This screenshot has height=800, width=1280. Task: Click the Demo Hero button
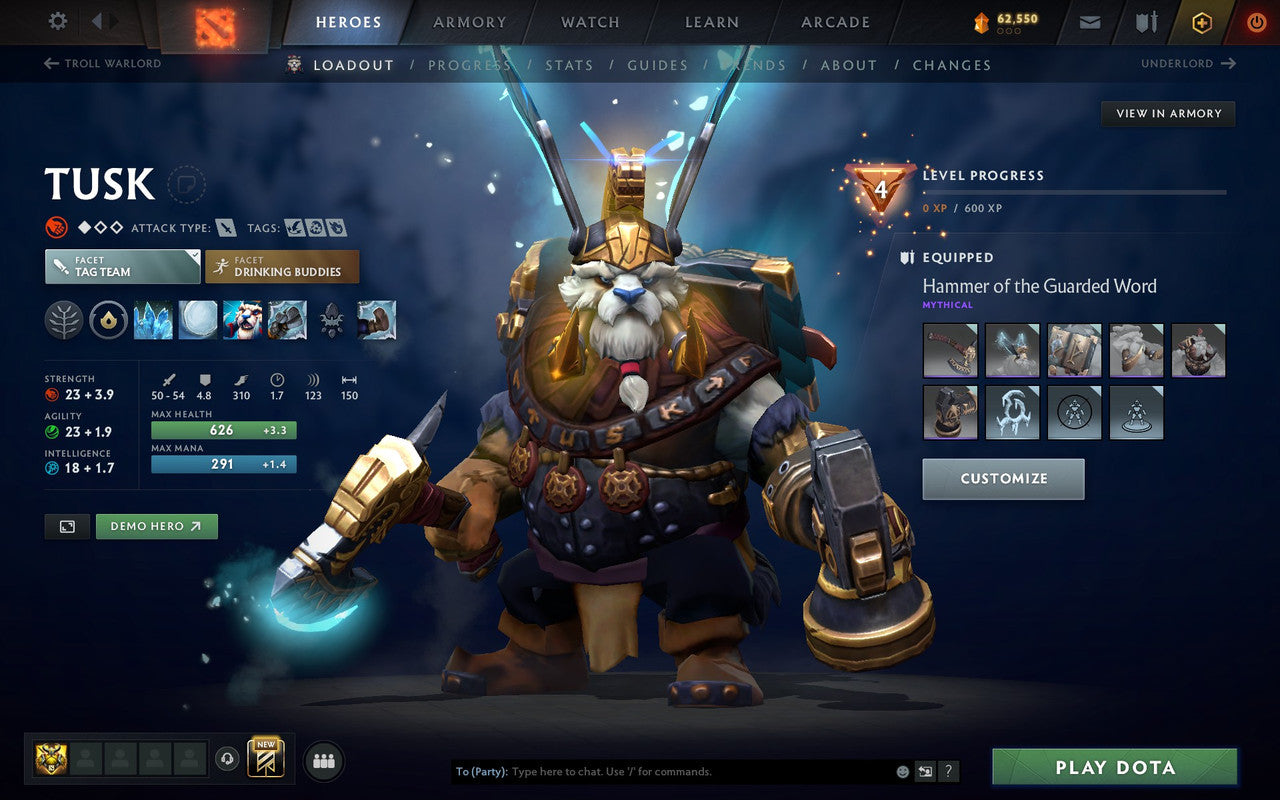[x=156, y=526]
